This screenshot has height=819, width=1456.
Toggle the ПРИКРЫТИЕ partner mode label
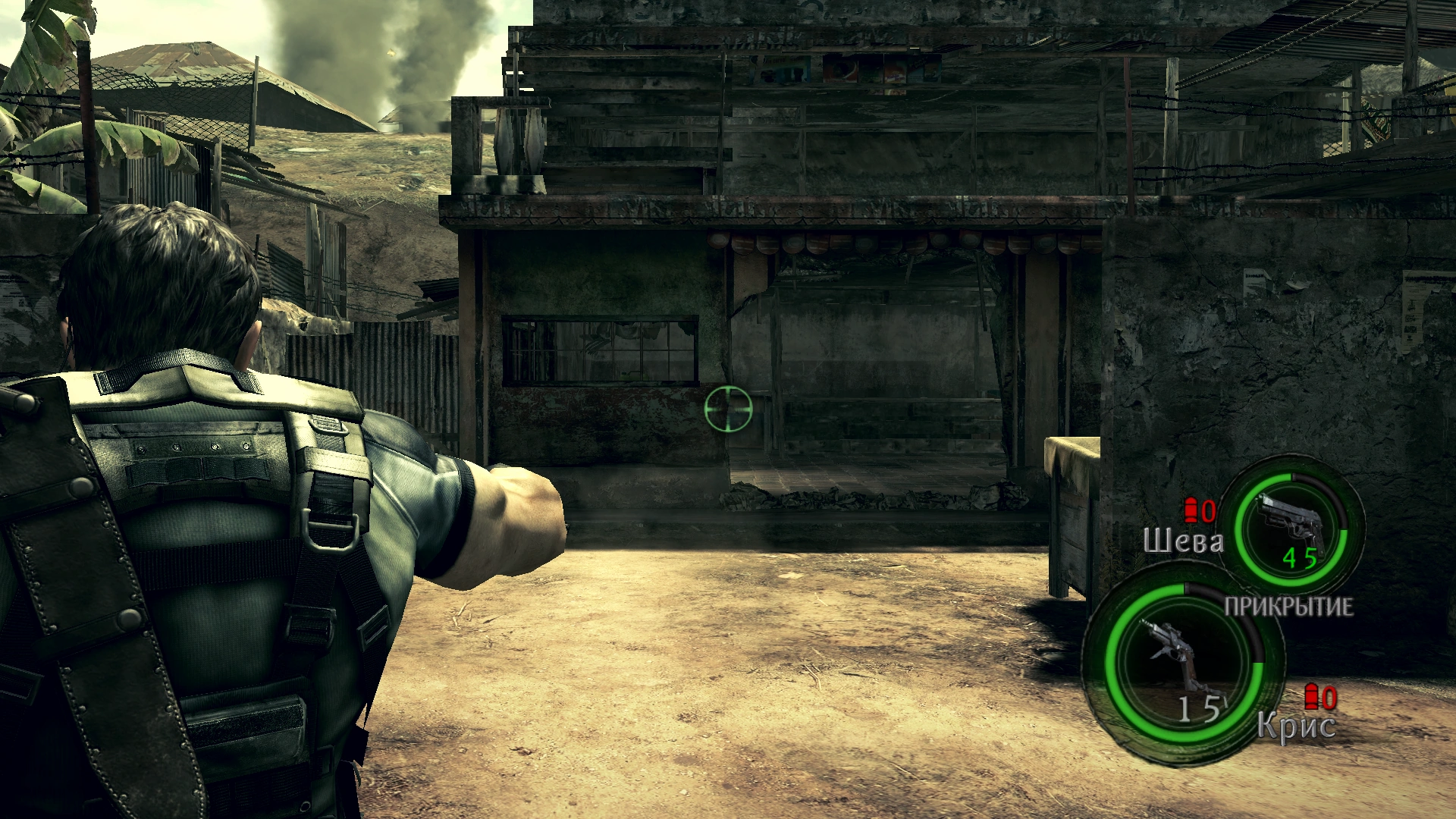[1288, 607]
